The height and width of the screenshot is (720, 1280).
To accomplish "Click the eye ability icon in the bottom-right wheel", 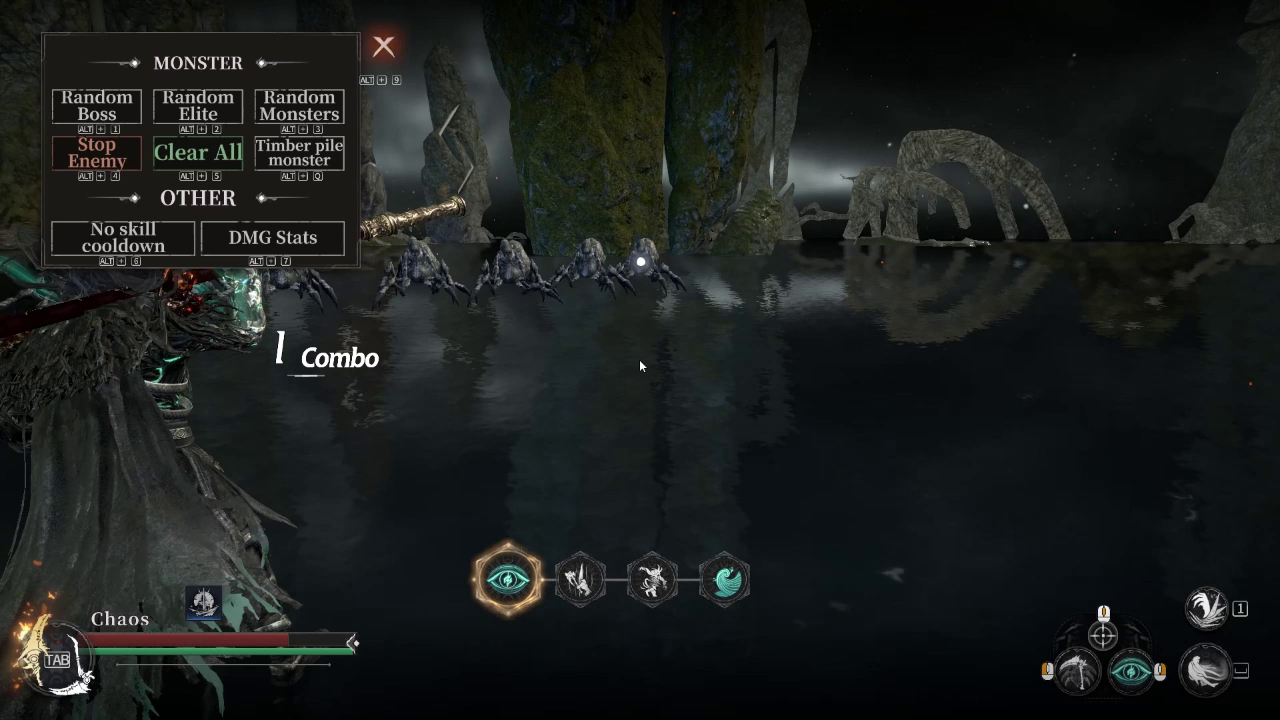I will (1133, 673).
